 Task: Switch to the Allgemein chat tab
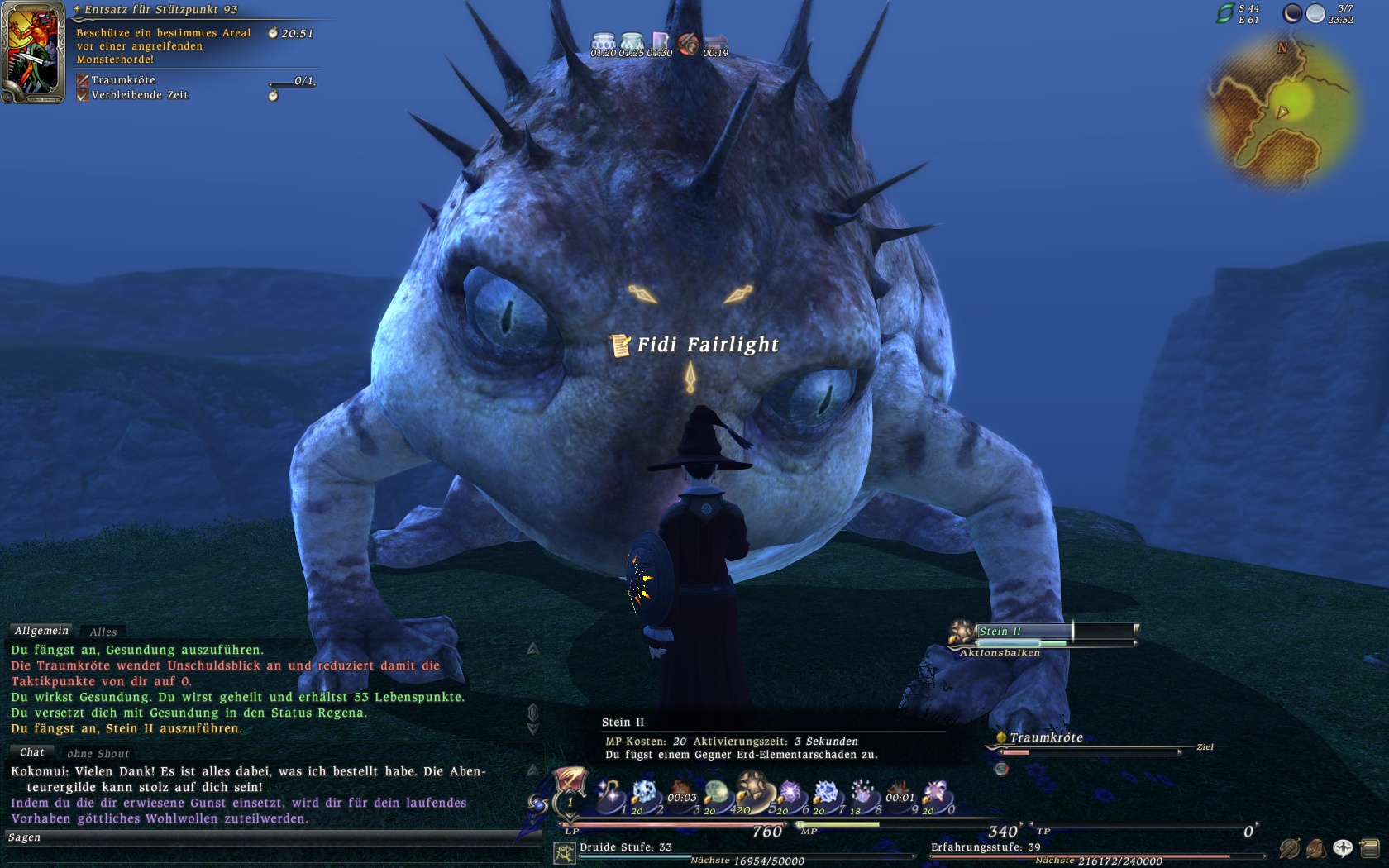pos(41,631)
